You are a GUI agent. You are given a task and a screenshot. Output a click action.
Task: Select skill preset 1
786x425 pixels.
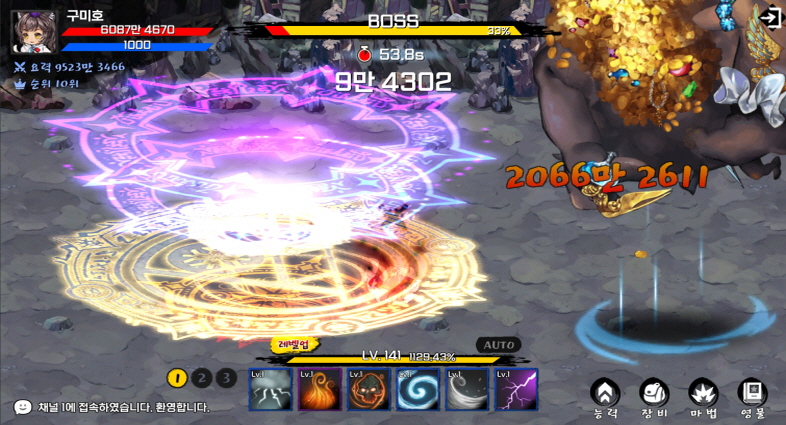click(x=177, y=377)
